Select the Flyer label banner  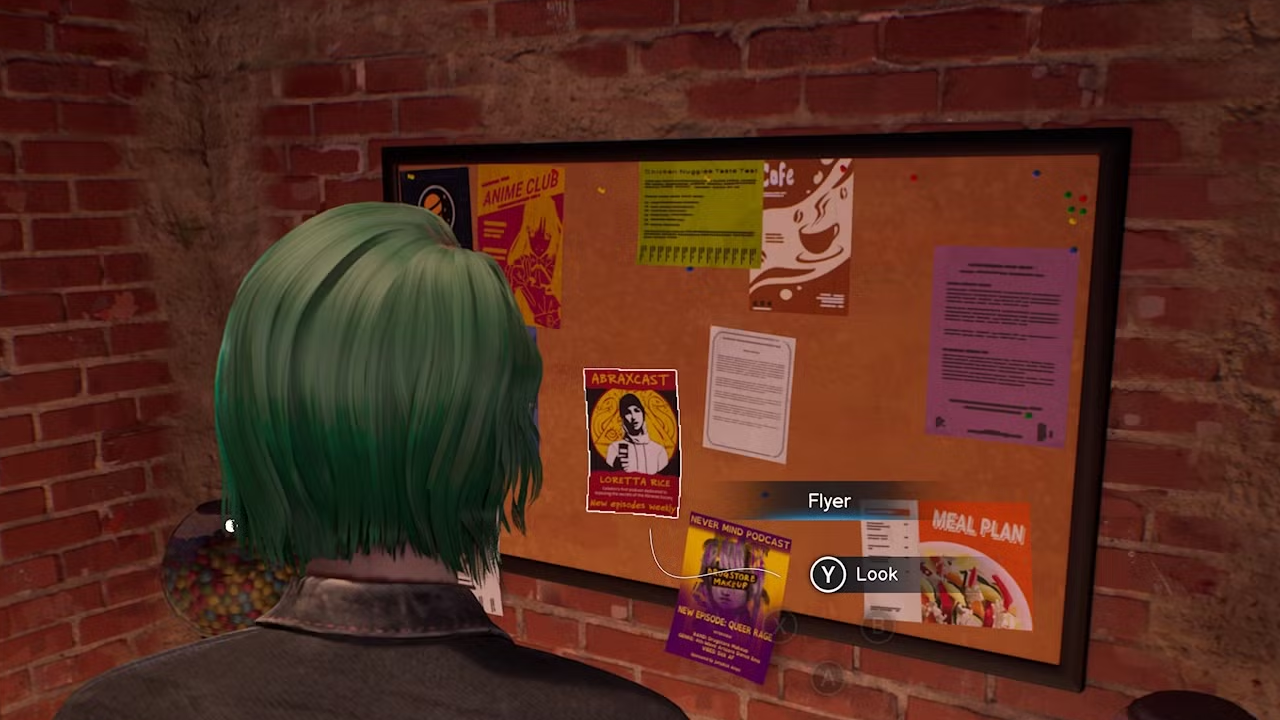coord(828,500)
